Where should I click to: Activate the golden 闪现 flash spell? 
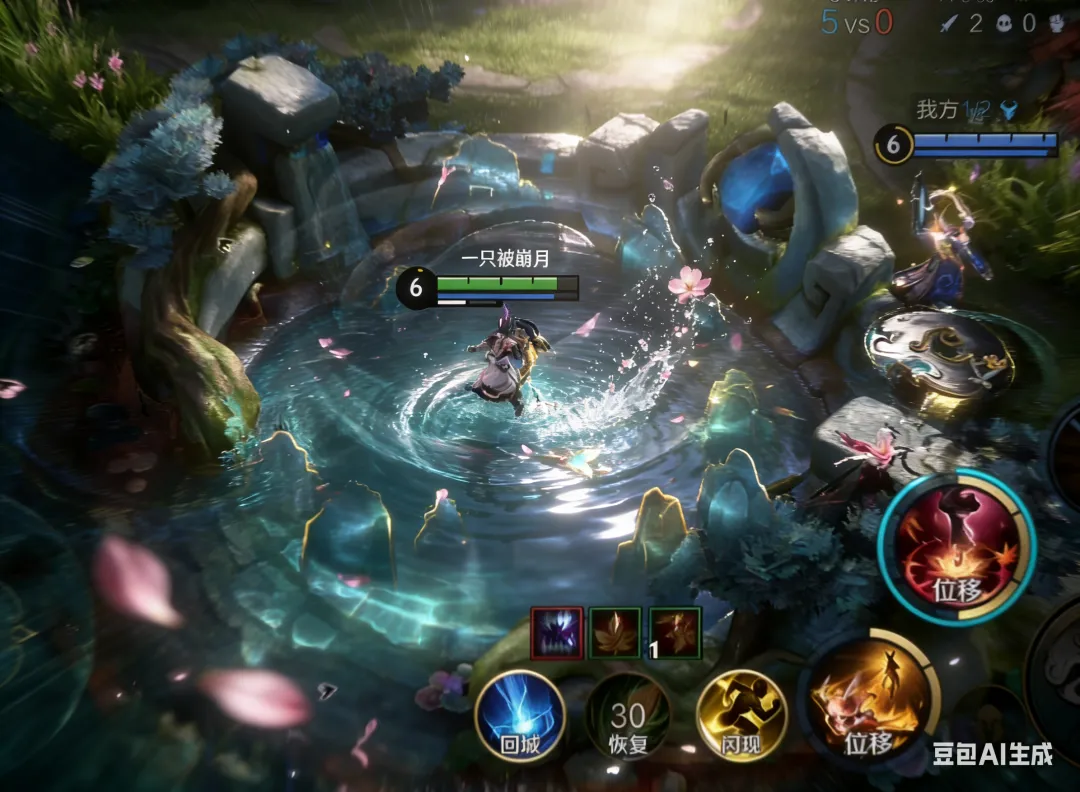(x=741, y=715)
